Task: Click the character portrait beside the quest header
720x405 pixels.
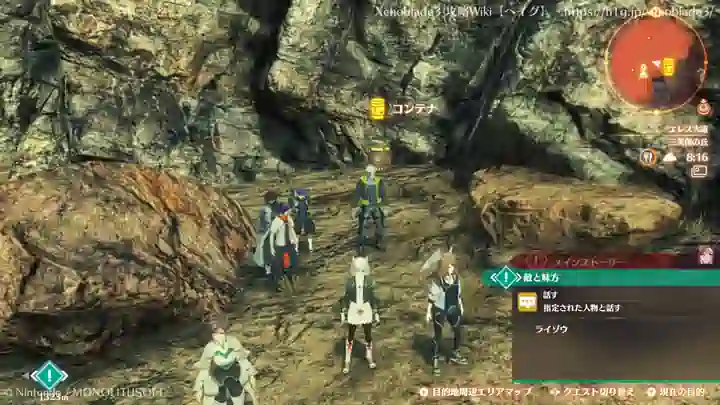Action: pyautogui.click(x=706, y=255)
